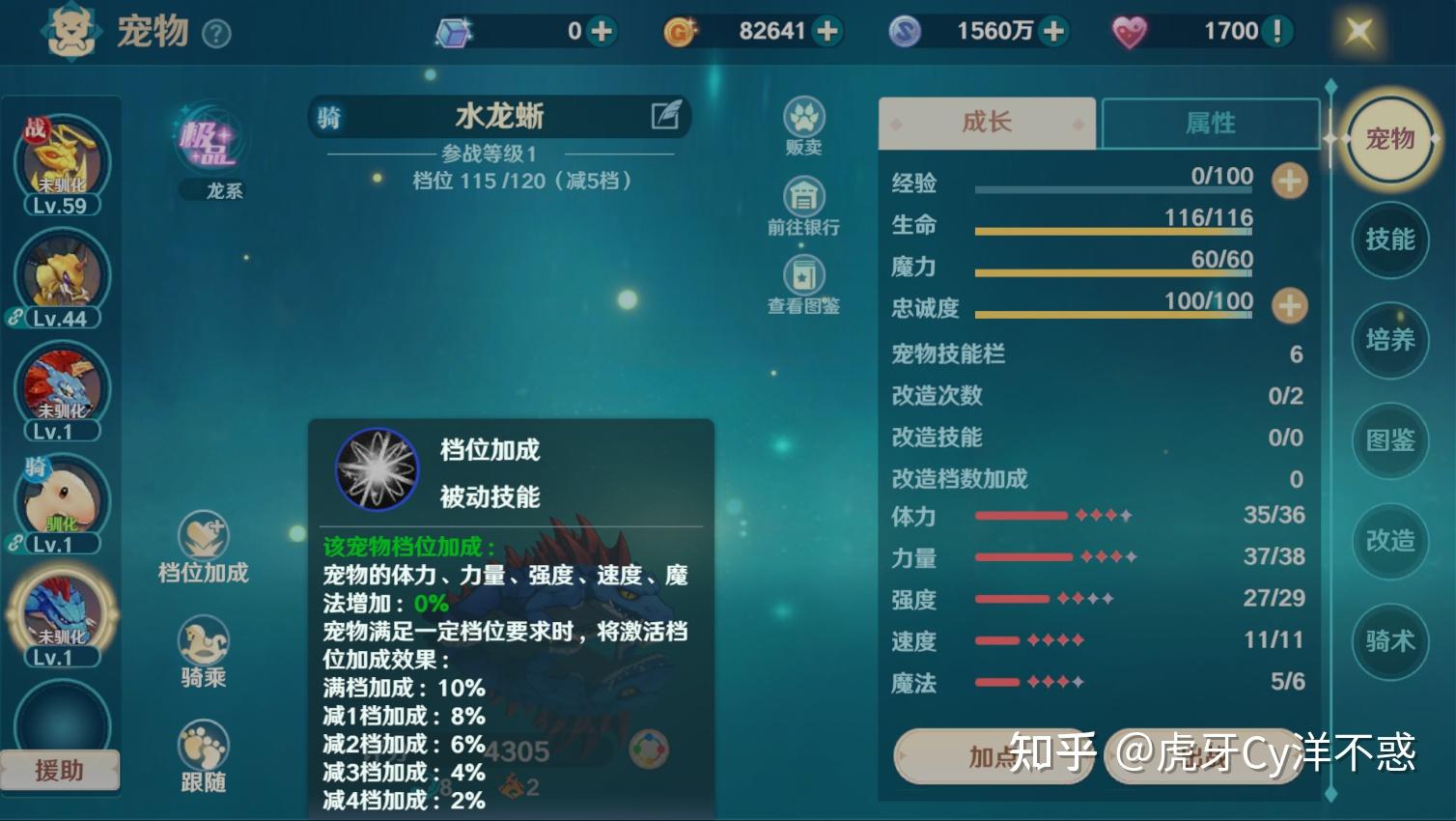Screen dimensions: 1456x821
Task: Increase 经验 with the plus button
Action: pos(1288,182)
